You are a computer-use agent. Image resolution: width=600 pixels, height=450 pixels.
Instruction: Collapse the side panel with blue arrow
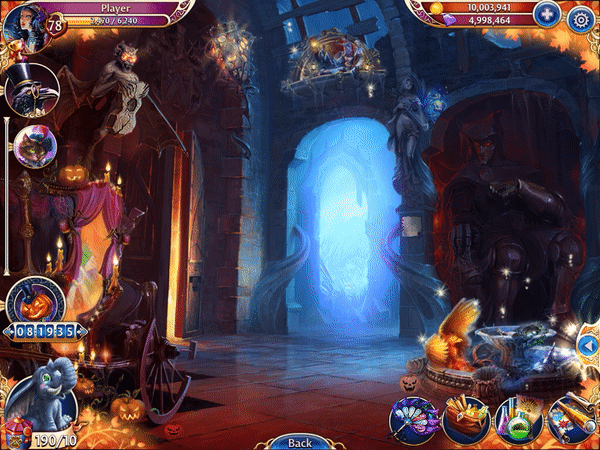click(x=588, y=345)
